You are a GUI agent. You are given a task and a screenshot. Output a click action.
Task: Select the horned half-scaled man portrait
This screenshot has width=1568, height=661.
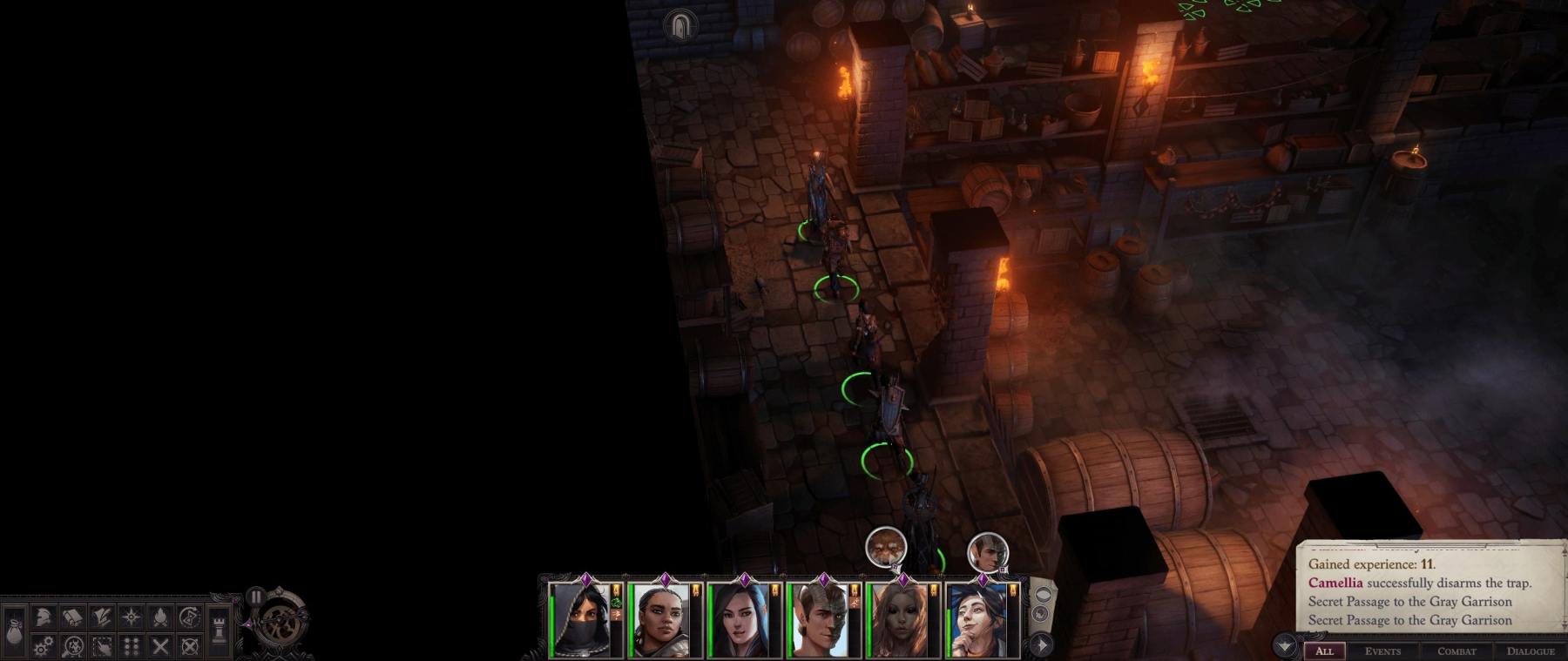coord(821,621)
